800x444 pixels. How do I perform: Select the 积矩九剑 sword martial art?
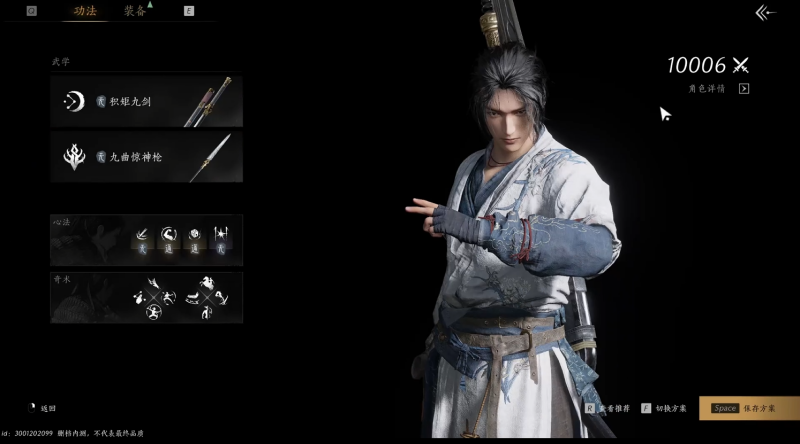tap(146, 101)
